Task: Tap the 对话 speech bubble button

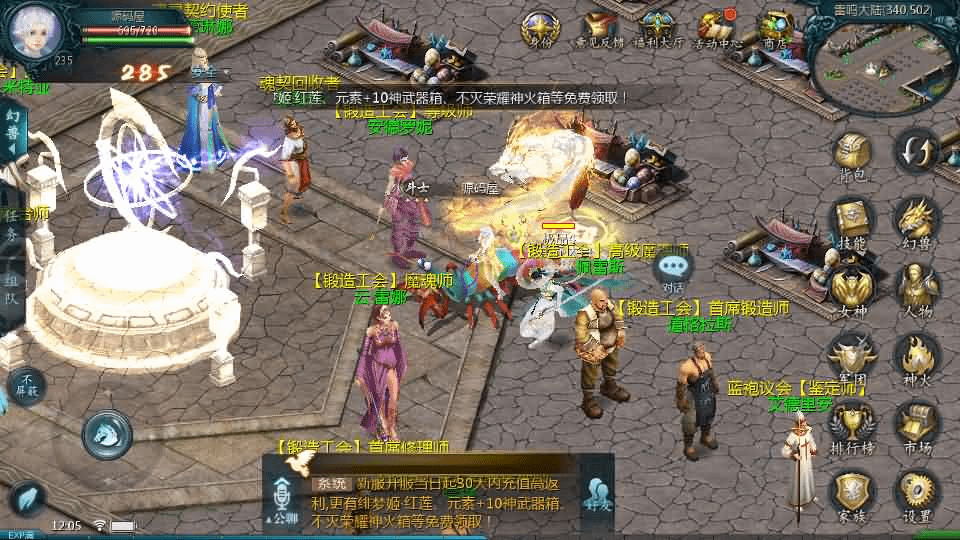Action: [674, 268]
